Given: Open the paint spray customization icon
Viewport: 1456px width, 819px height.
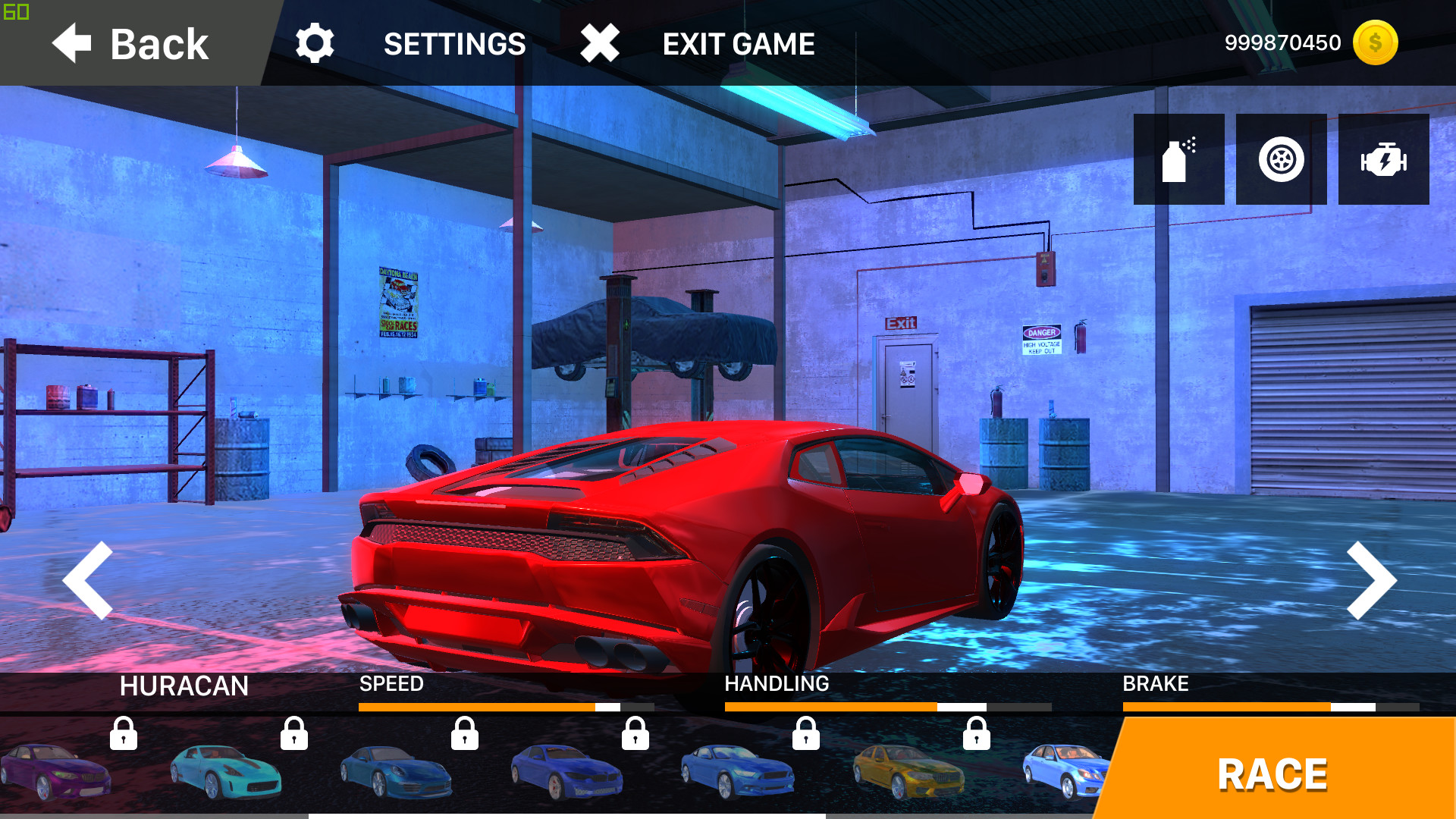Looking at the screenshot, I should 1178,159.
